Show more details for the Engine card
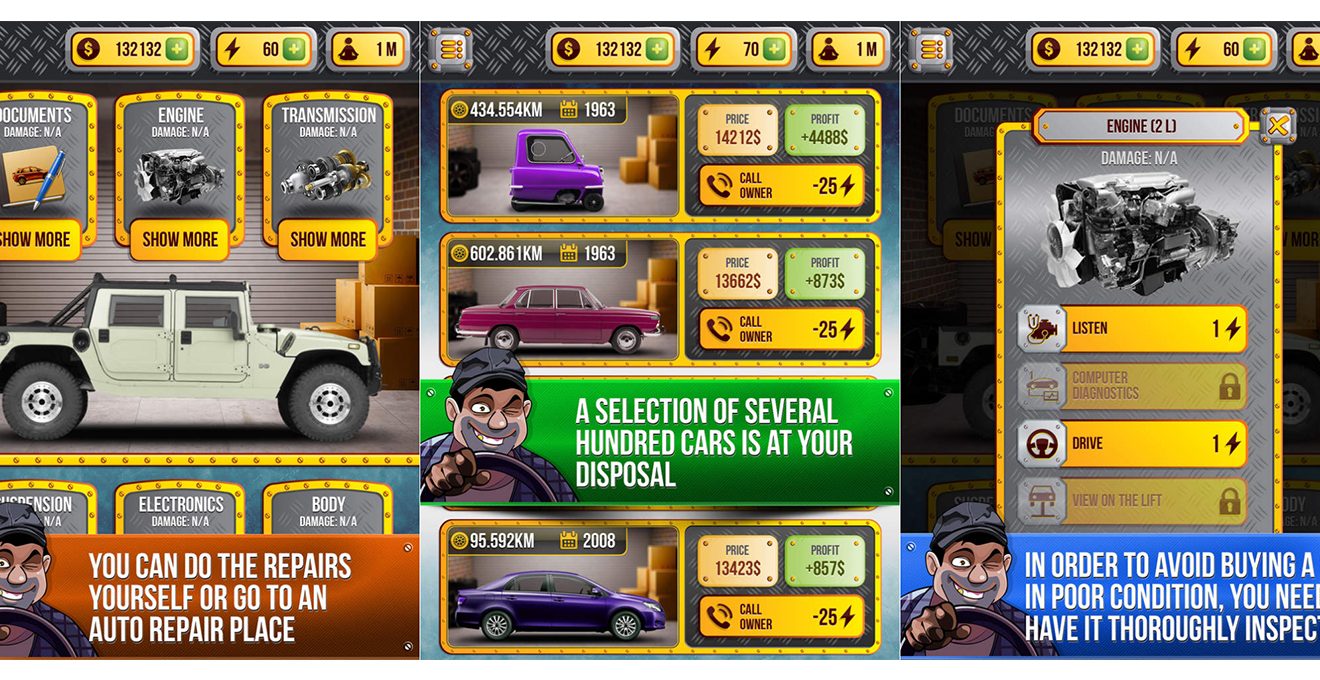The height and width of the screenshot is (680, 1320). point(180,239)
